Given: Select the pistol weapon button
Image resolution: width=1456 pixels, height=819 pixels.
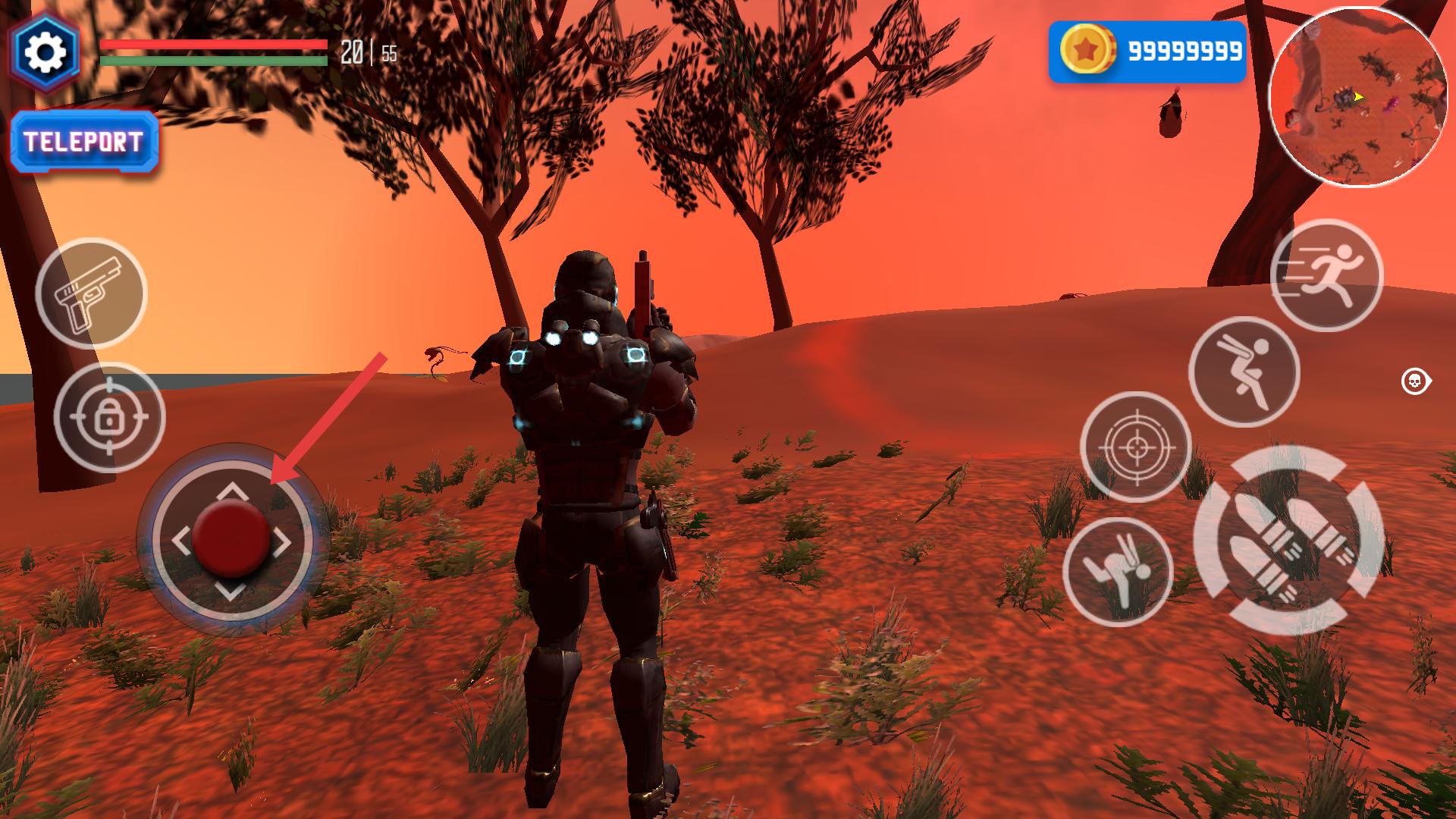Looking at the screenshot, I should (x=91, y=293).
